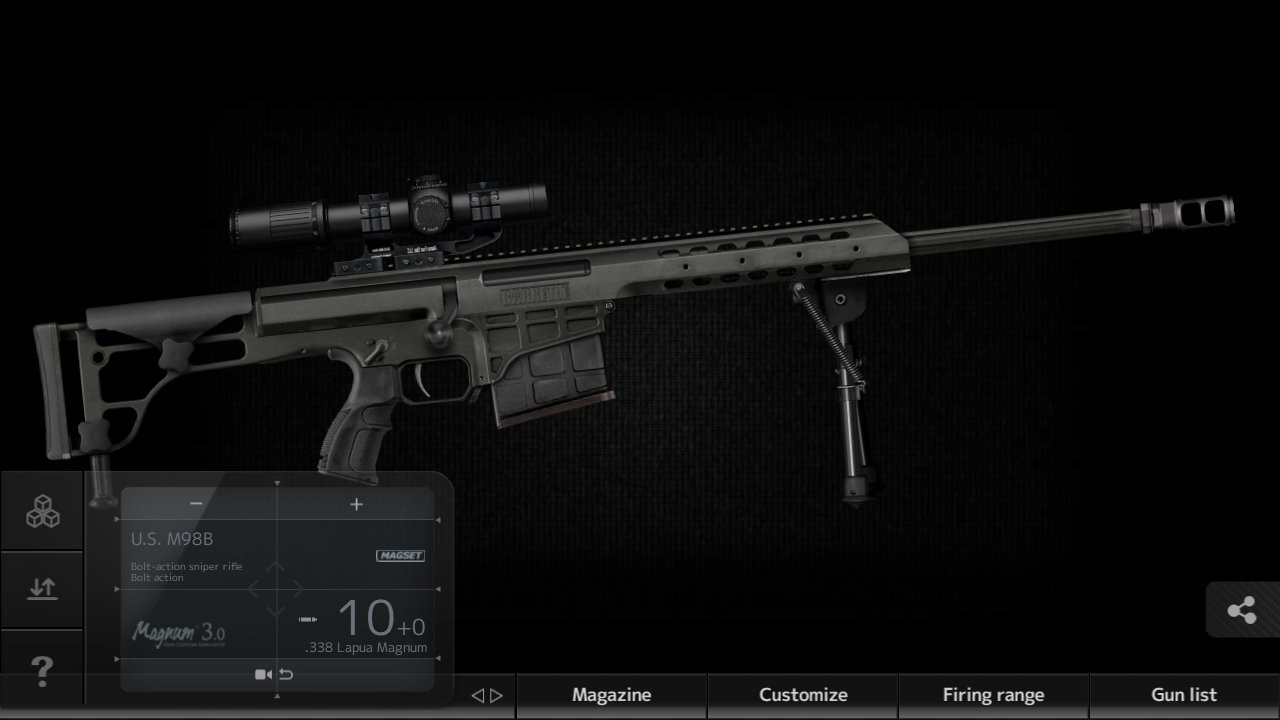Open the import/export arrows icon
Image resolution: width=1280 pixels, height=720 pixels.
(41, 589)
